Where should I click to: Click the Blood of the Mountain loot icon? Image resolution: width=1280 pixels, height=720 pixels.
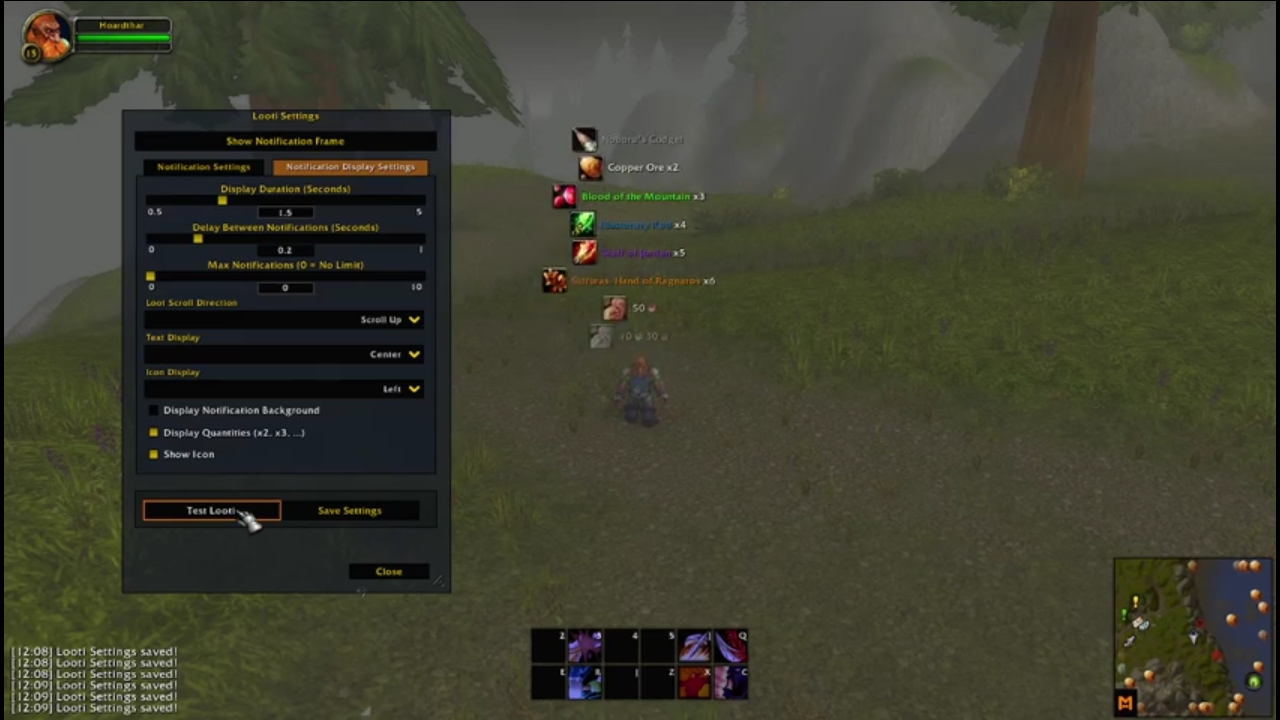pos(563,196)
